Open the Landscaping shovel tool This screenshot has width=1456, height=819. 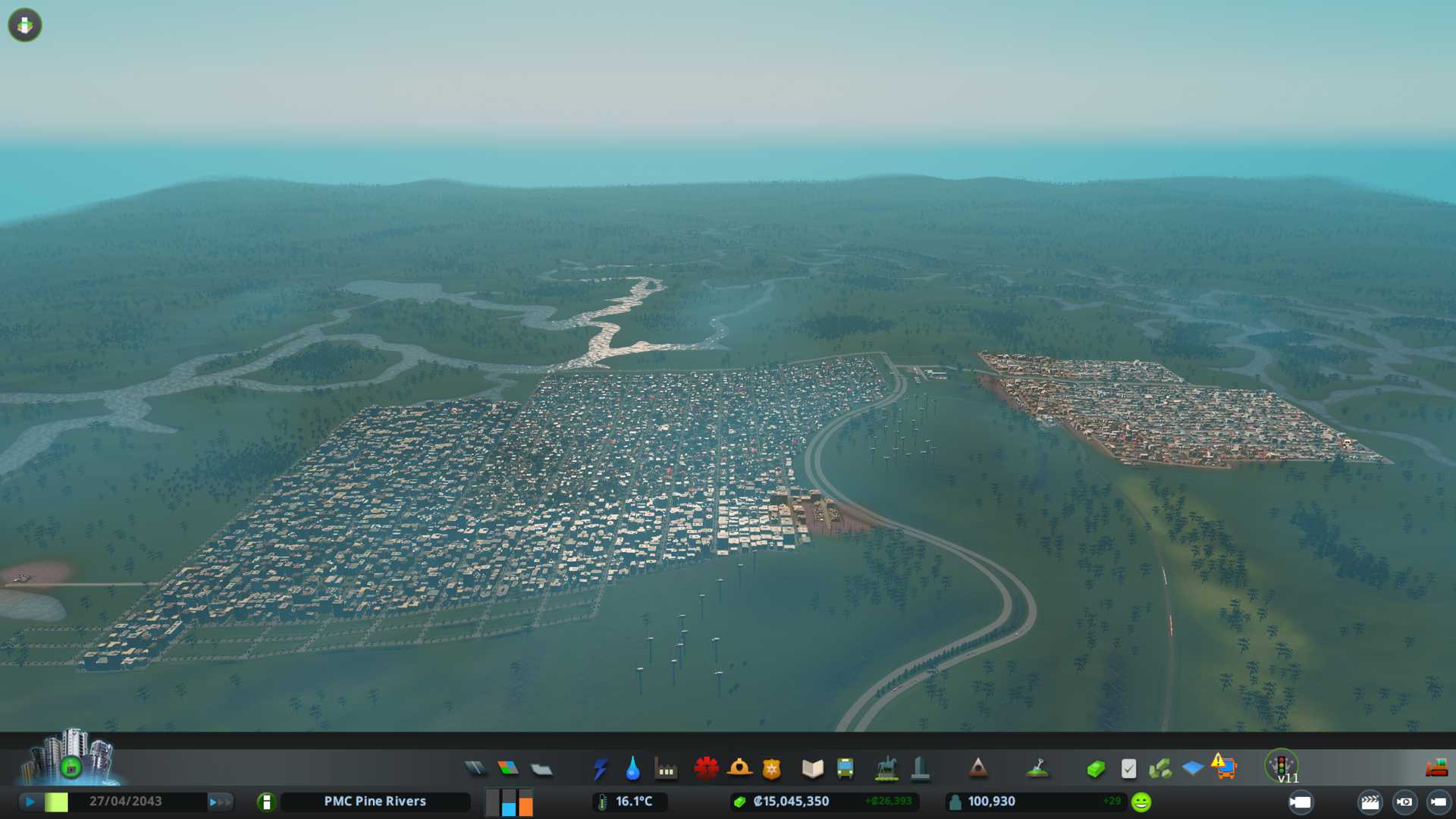[1037, 769]
